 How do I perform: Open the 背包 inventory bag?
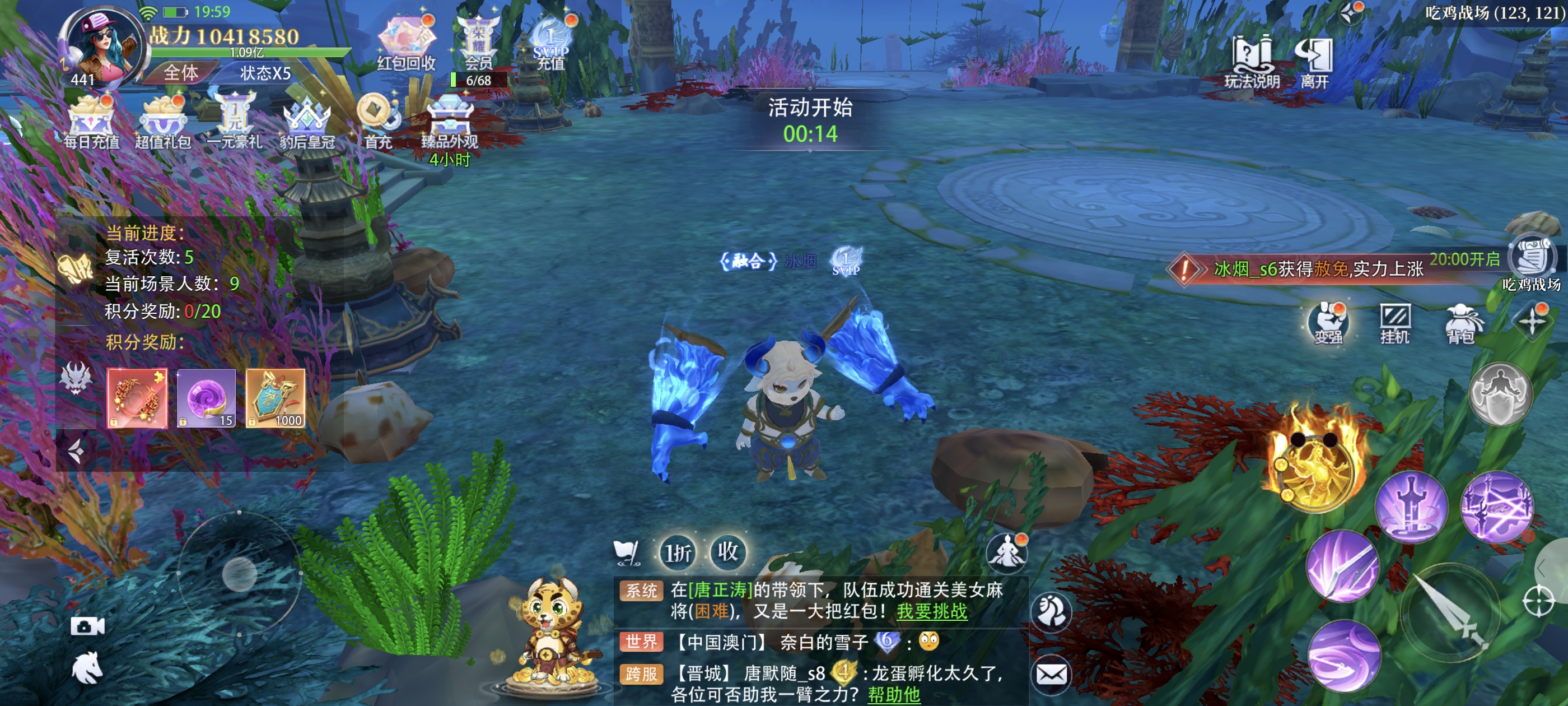point(1461,323)
